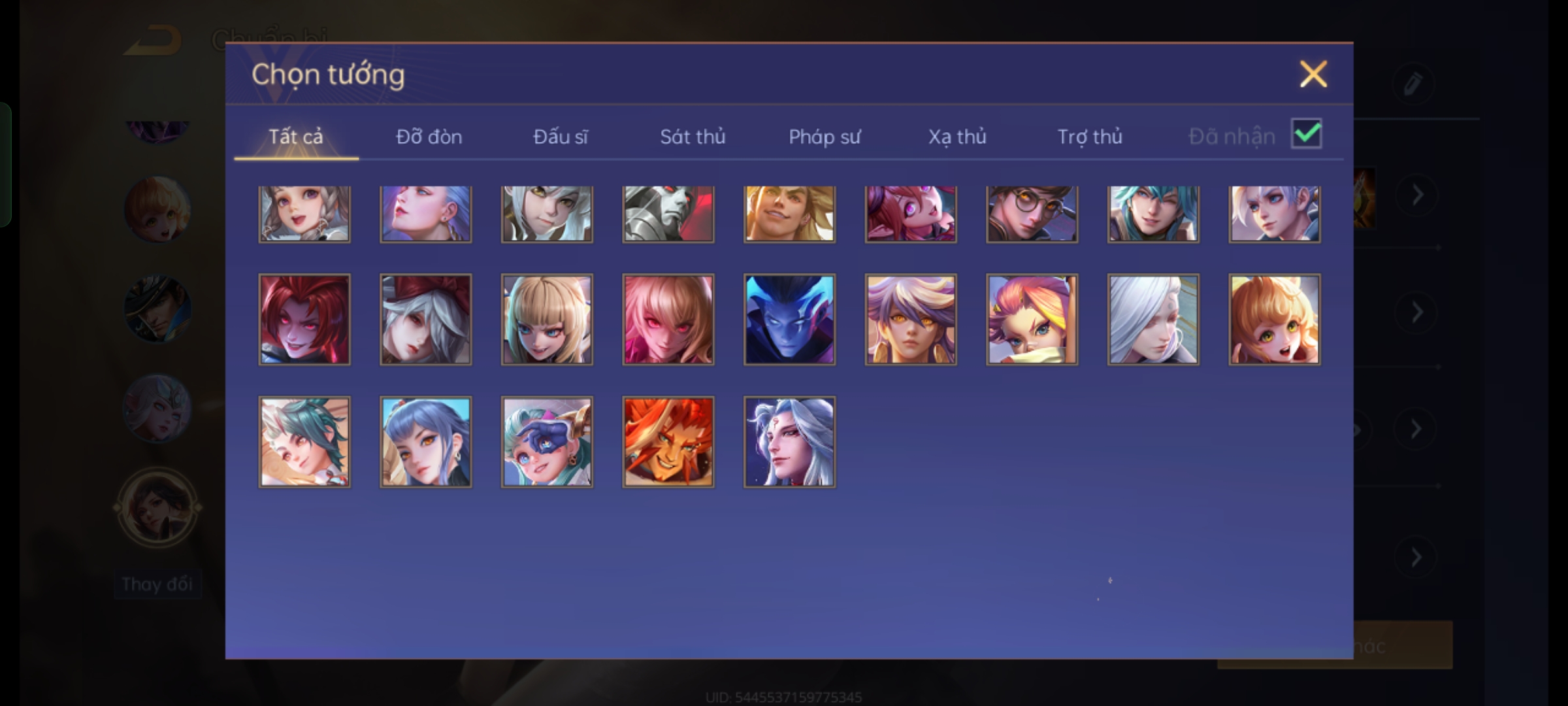Pick the orange-maned fiery hero portrait
This screenshot has height=706, width=1568.
coord(668,442)
